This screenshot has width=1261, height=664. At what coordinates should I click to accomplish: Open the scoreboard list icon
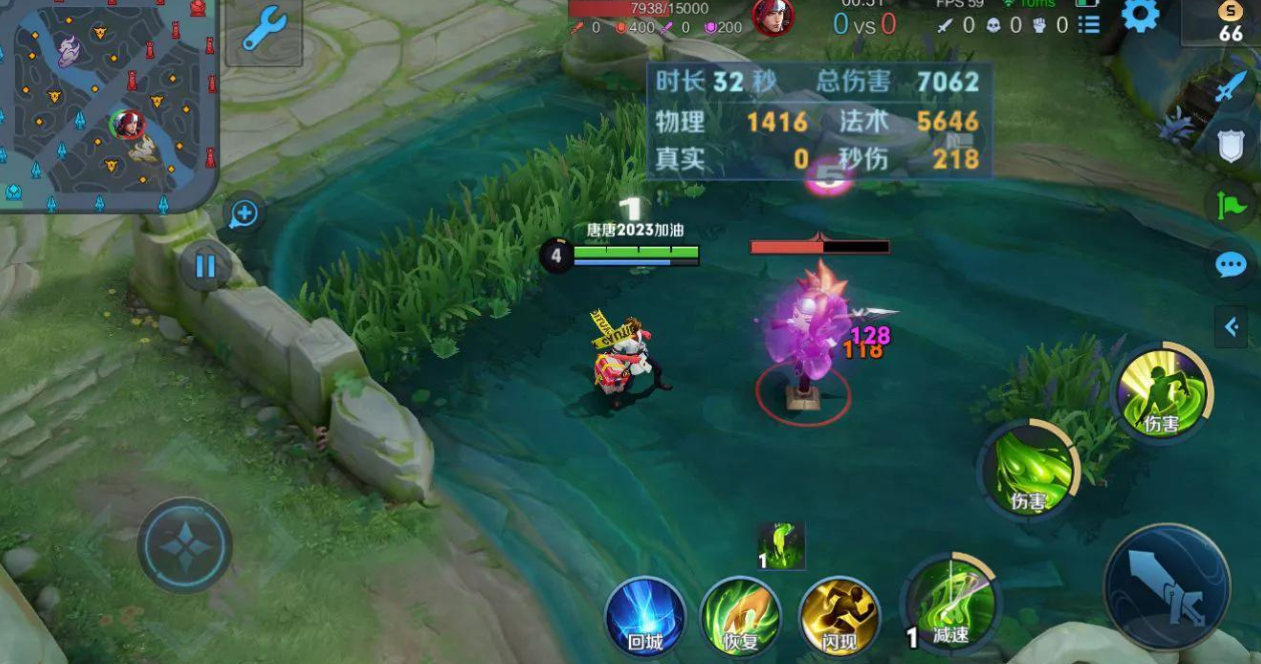coord(1090,24)
